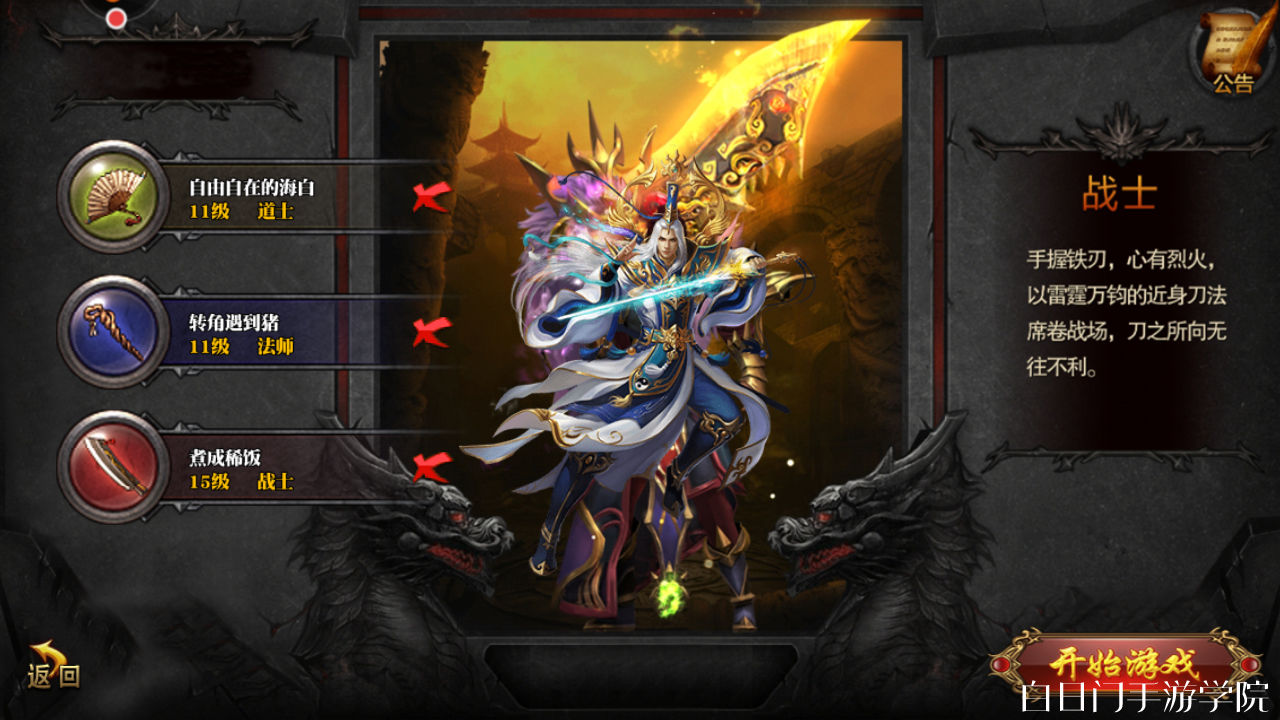This screenshot has width=1280, height=720.
Task: Delete the 自由自在的海自 character via red X
Action: pyautogui.click(x=431, y=197)
